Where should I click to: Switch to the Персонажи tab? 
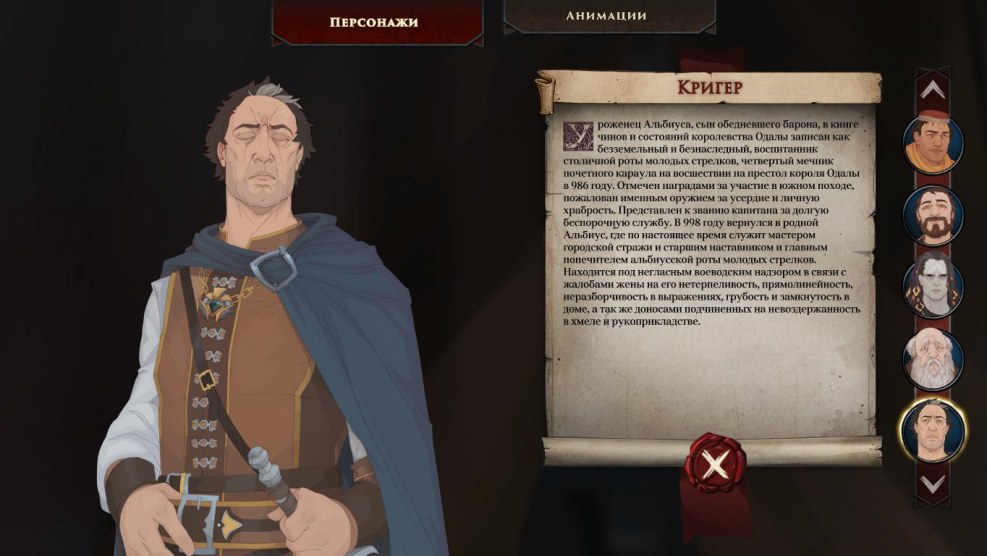click(372, 21)
